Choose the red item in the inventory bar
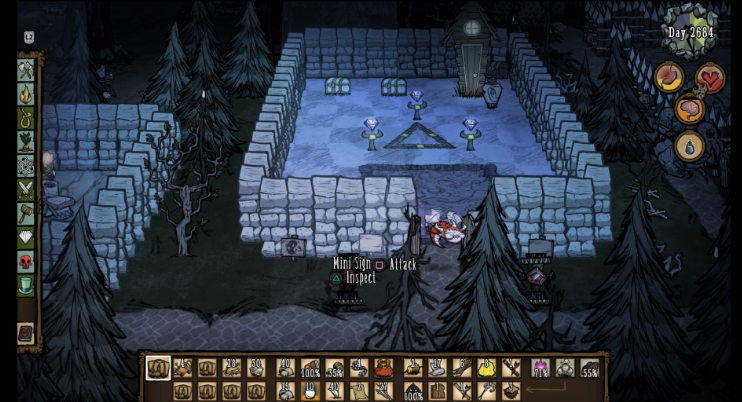This screenshot has height=402, width=742. (383, 369)
